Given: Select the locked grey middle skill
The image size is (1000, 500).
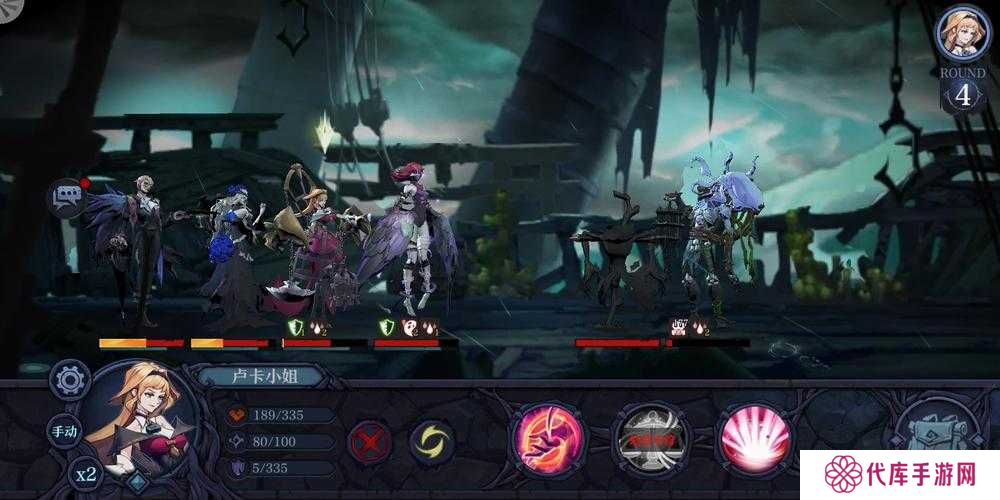Looking at the screenshot, I should point(651,438).
